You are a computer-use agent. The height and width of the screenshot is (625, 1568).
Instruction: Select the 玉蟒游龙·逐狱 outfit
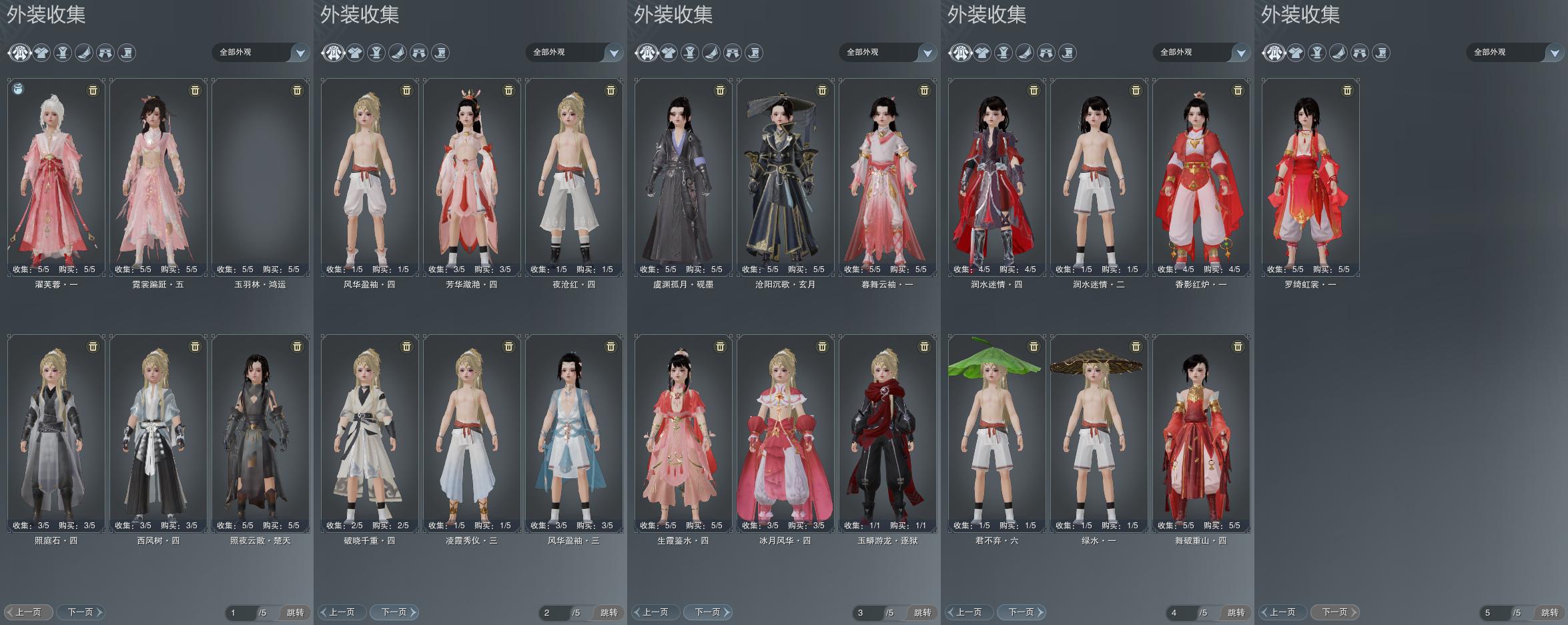[x=887, y=434]
